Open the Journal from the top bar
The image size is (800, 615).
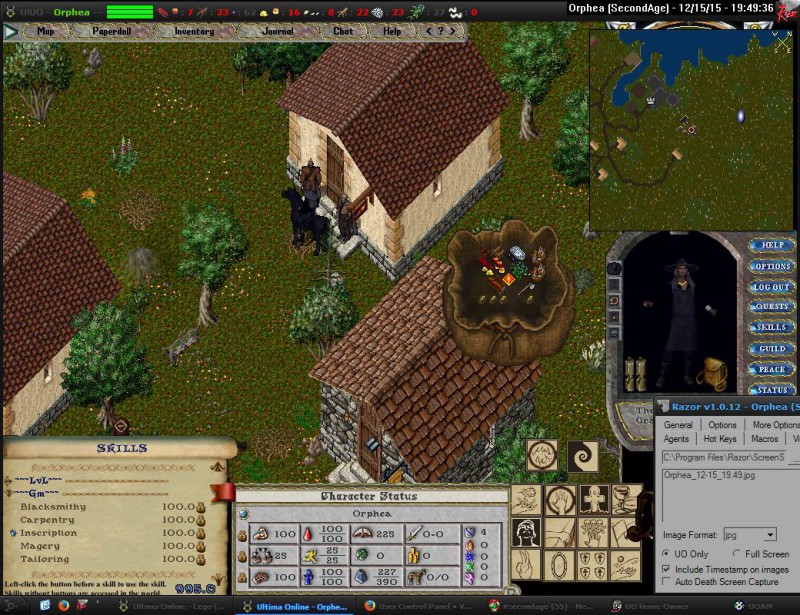pos(277,31)
